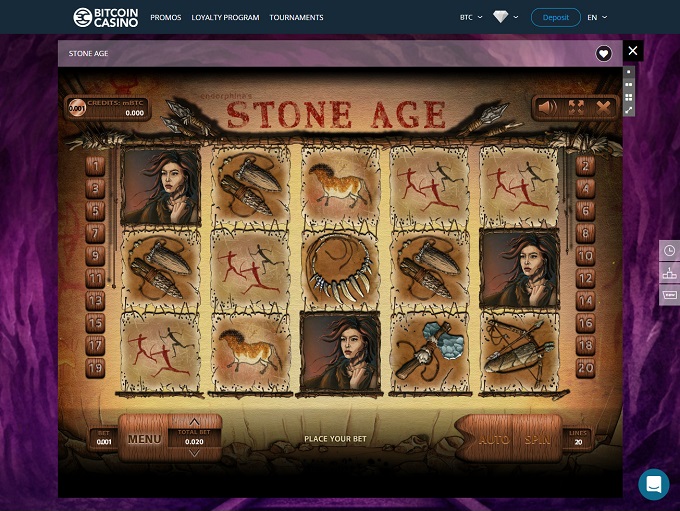
Task: Click the Deposit button
Action: point(555,17)
